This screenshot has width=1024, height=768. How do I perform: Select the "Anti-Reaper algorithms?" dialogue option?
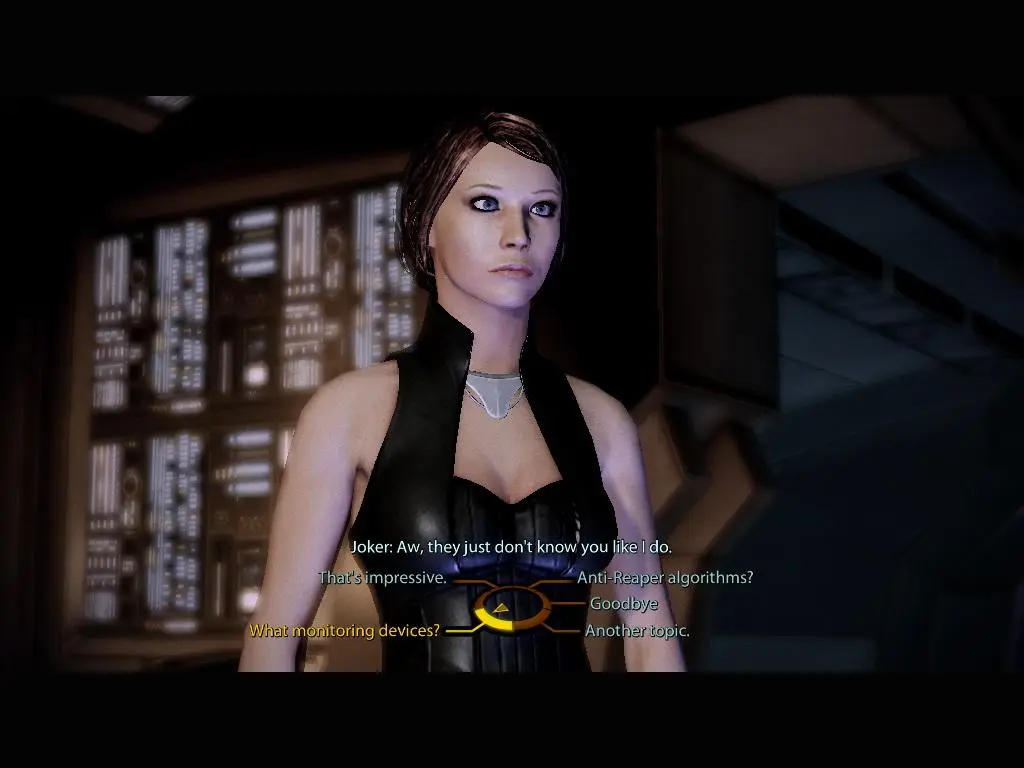click(665, 578)
